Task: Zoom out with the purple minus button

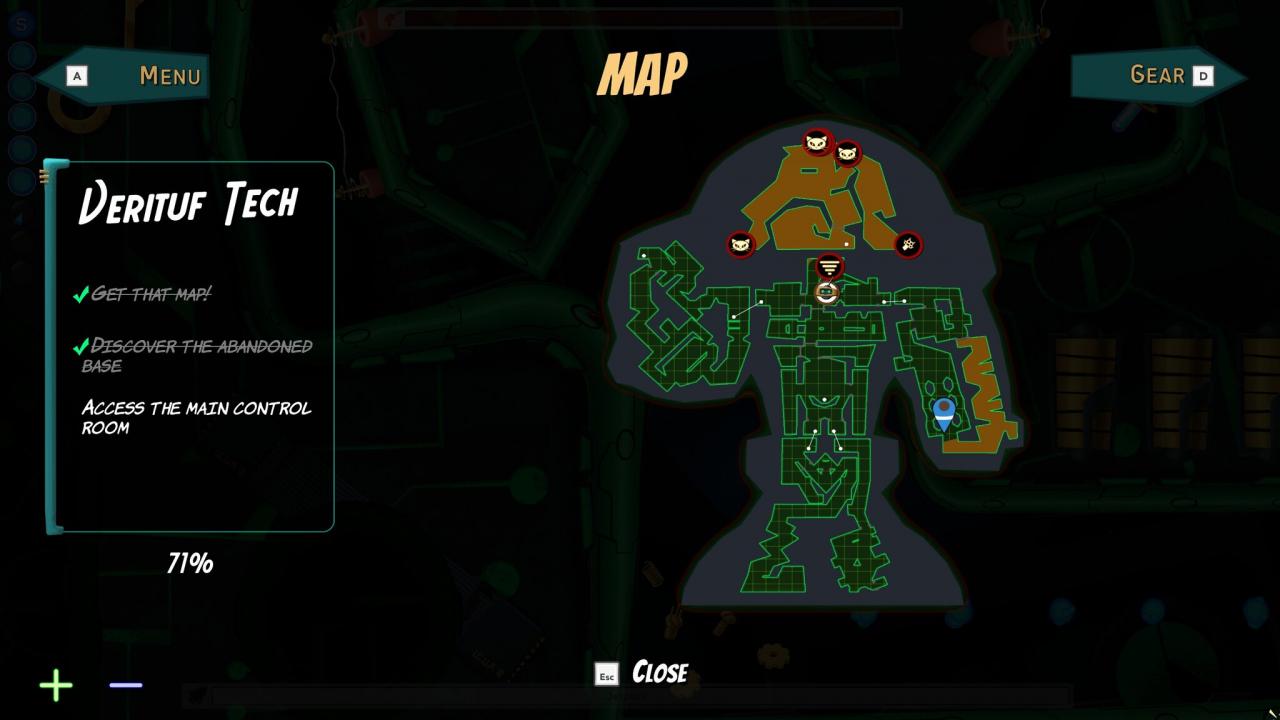Action: [x=126, y=685]
